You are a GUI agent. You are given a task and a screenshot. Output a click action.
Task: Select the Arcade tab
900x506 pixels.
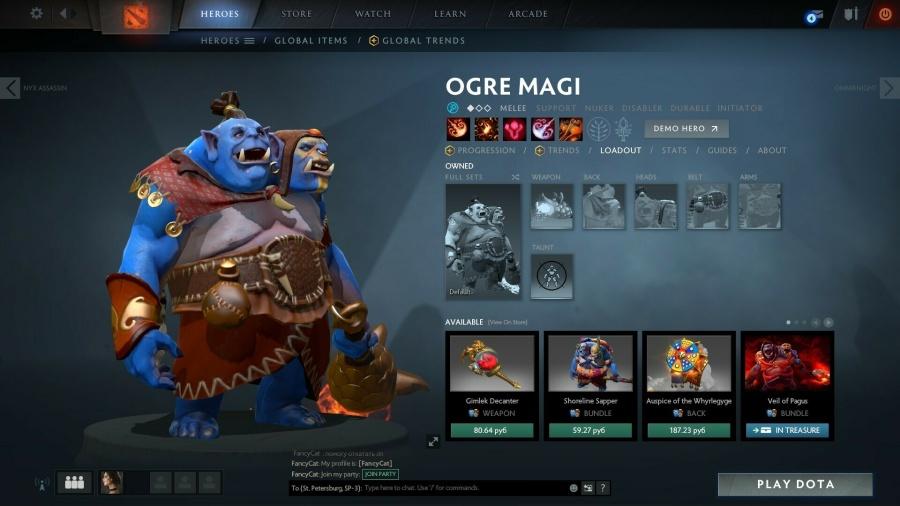(527, 14)
